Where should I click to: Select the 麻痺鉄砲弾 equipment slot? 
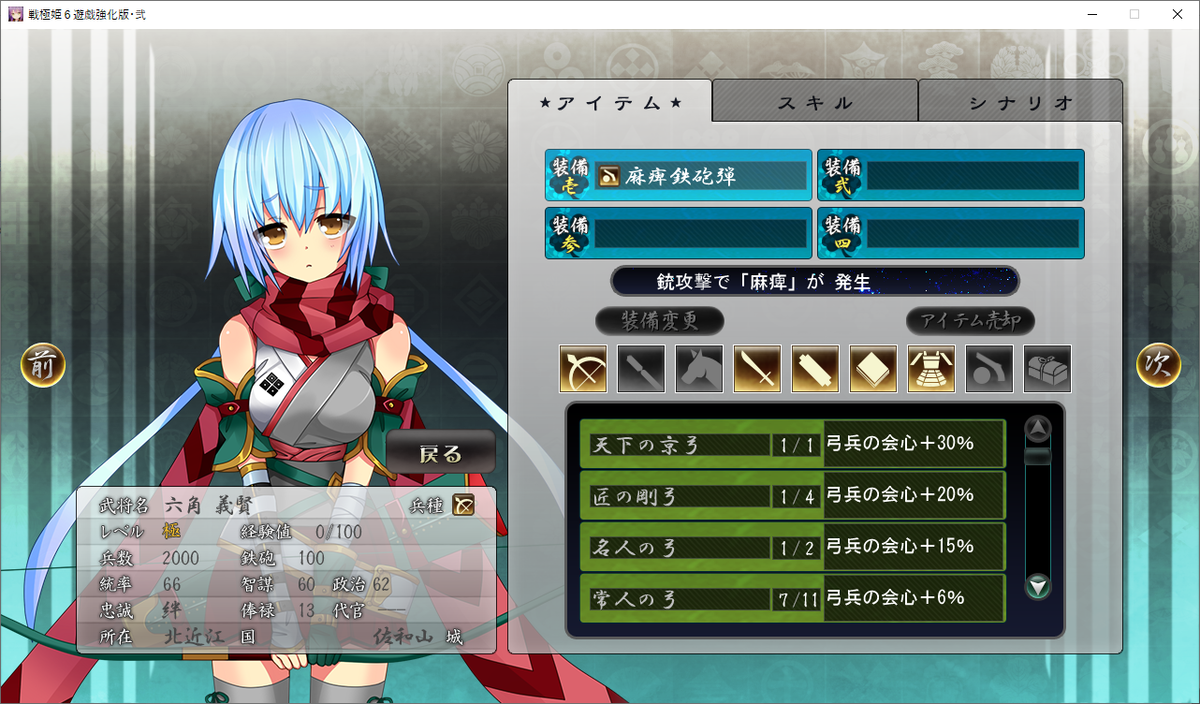point(679,176)
